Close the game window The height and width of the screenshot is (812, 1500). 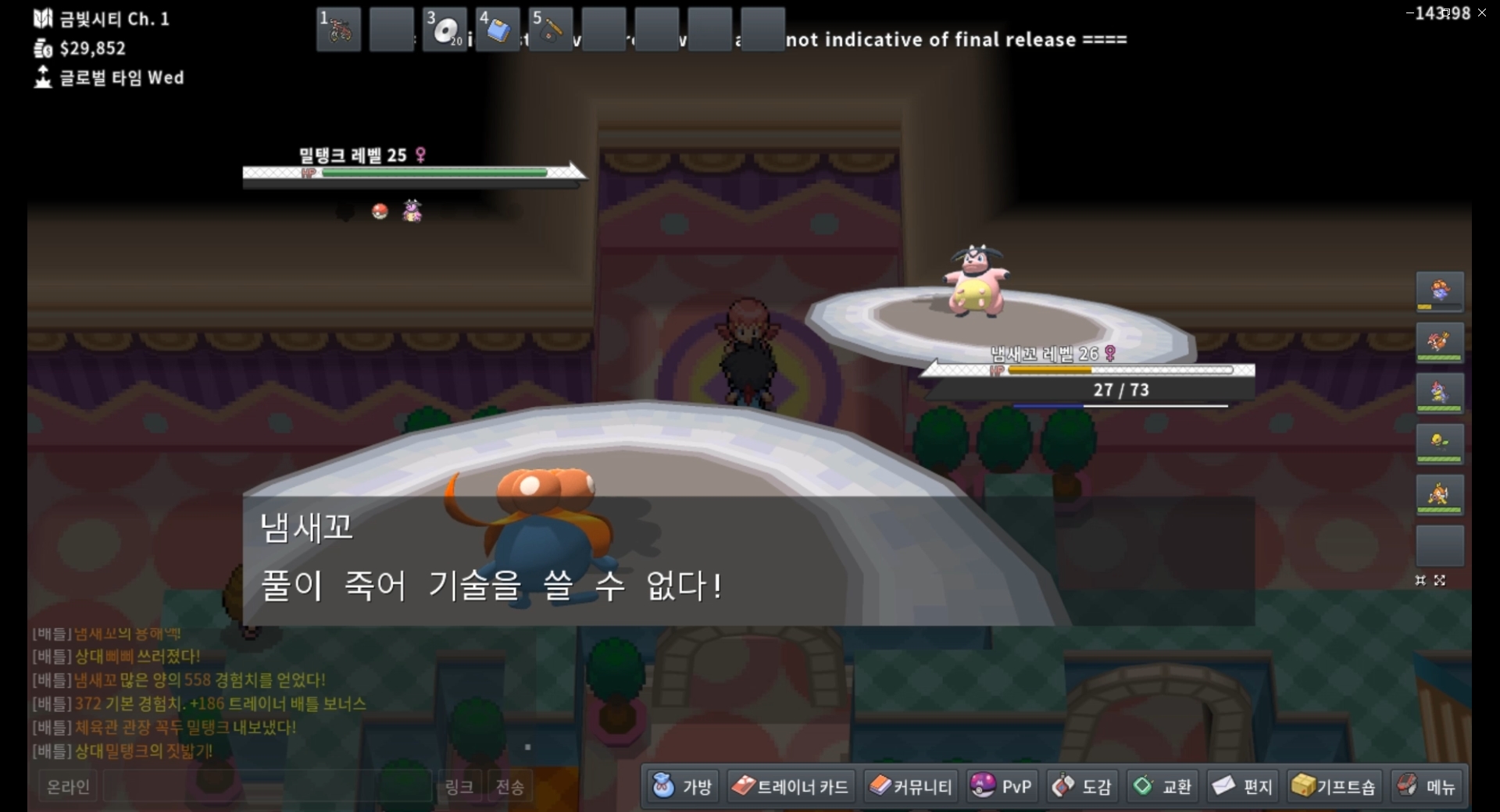(1482, 12)
